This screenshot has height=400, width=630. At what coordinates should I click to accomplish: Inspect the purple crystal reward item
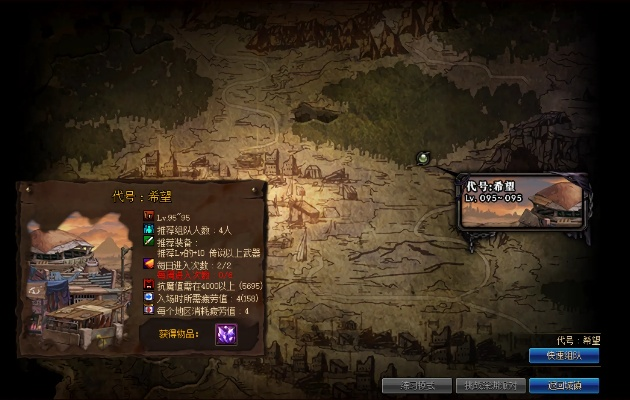pos(228,334)
